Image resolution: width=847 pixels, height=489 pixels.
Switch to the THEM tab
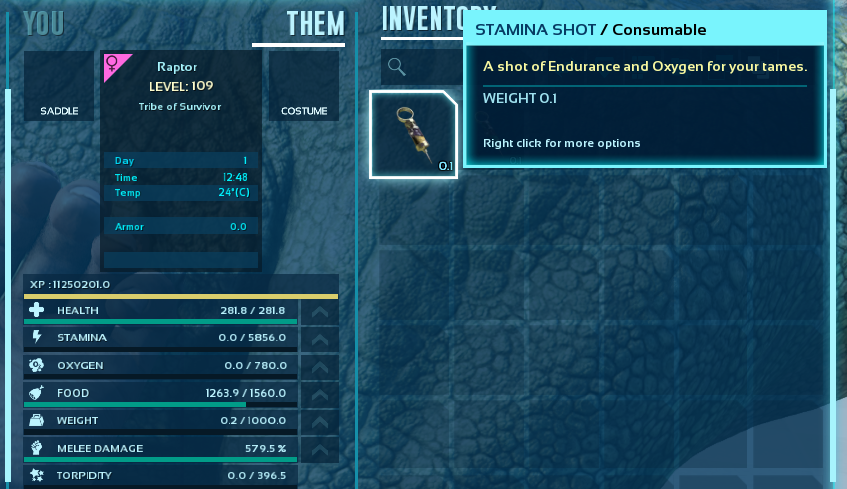click(315, 24)
